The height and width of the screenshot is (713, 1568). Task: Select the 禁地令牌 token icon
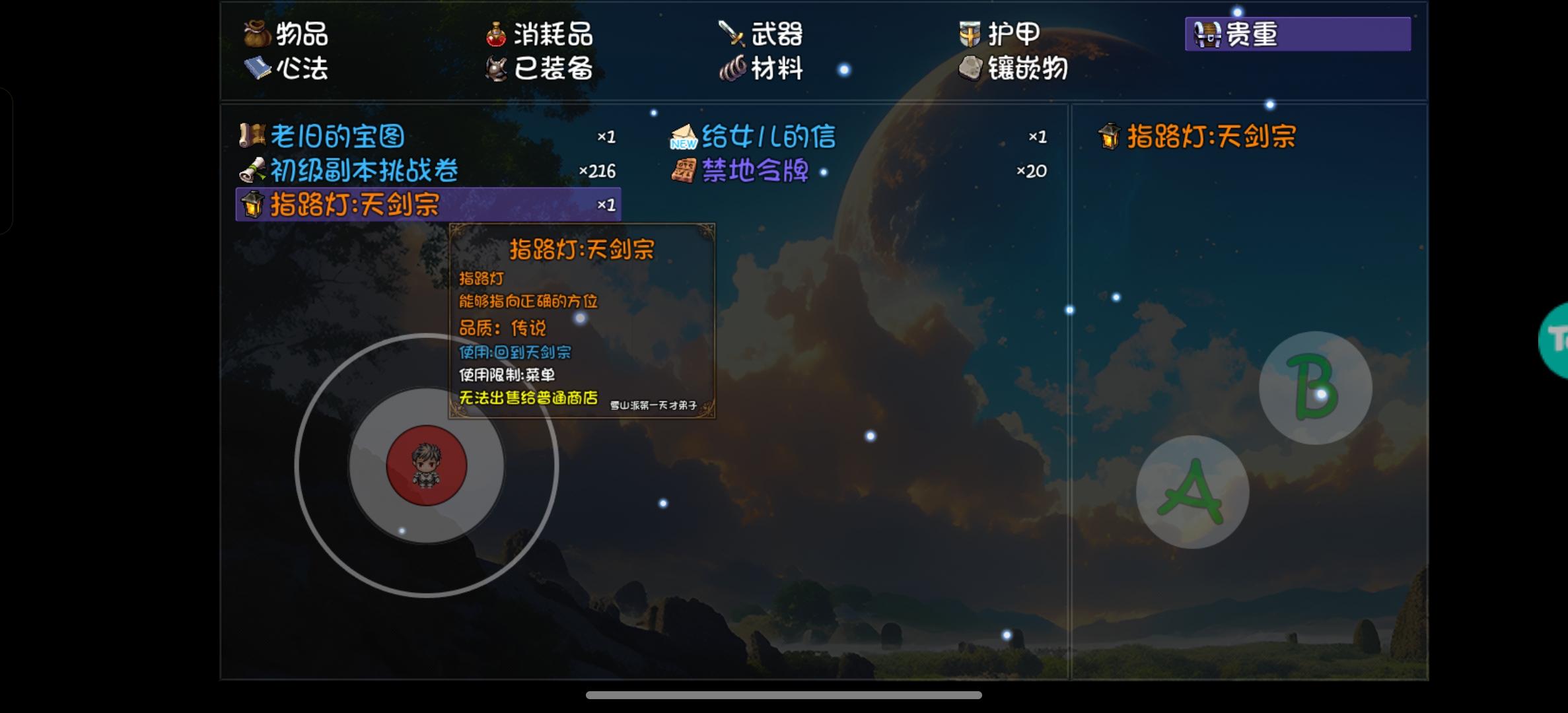[x=686, y=170]
